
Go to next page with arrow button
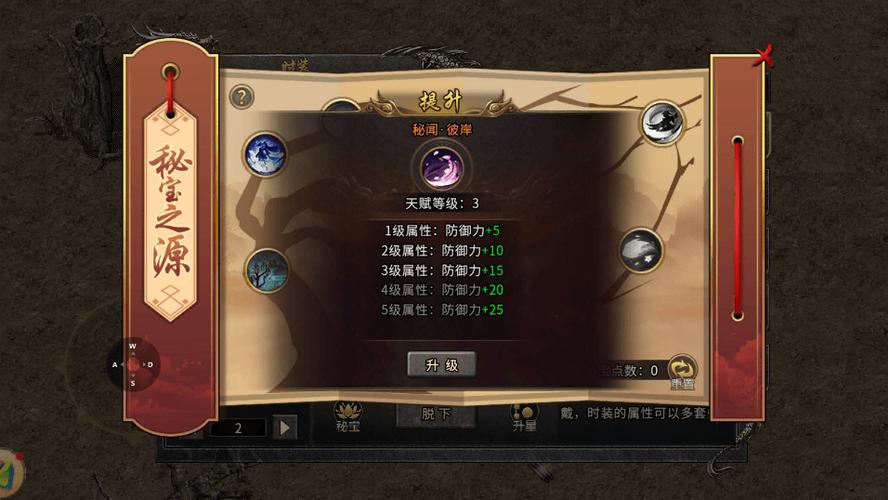point(285,427)
